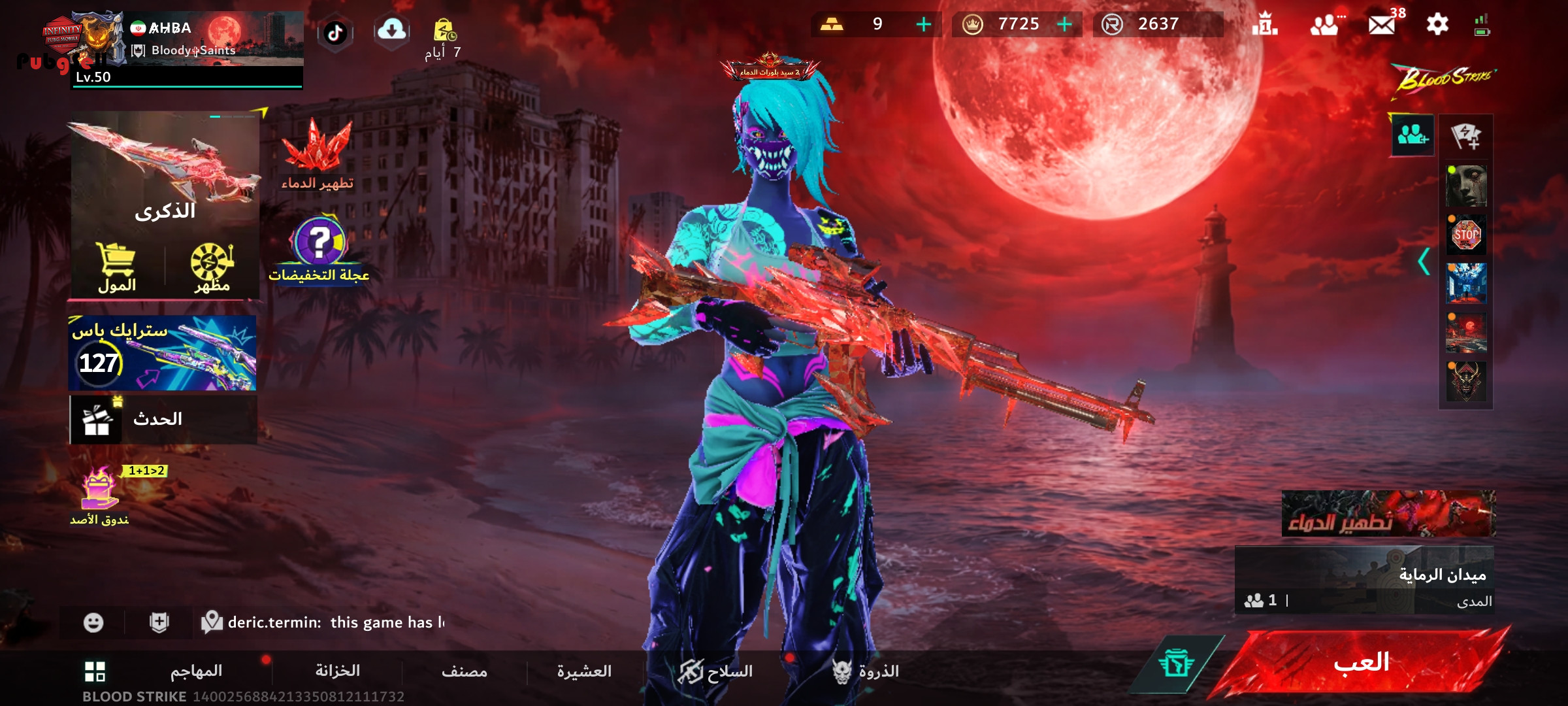
Task: Switch to the missions tab
Action: coord(196,671)
